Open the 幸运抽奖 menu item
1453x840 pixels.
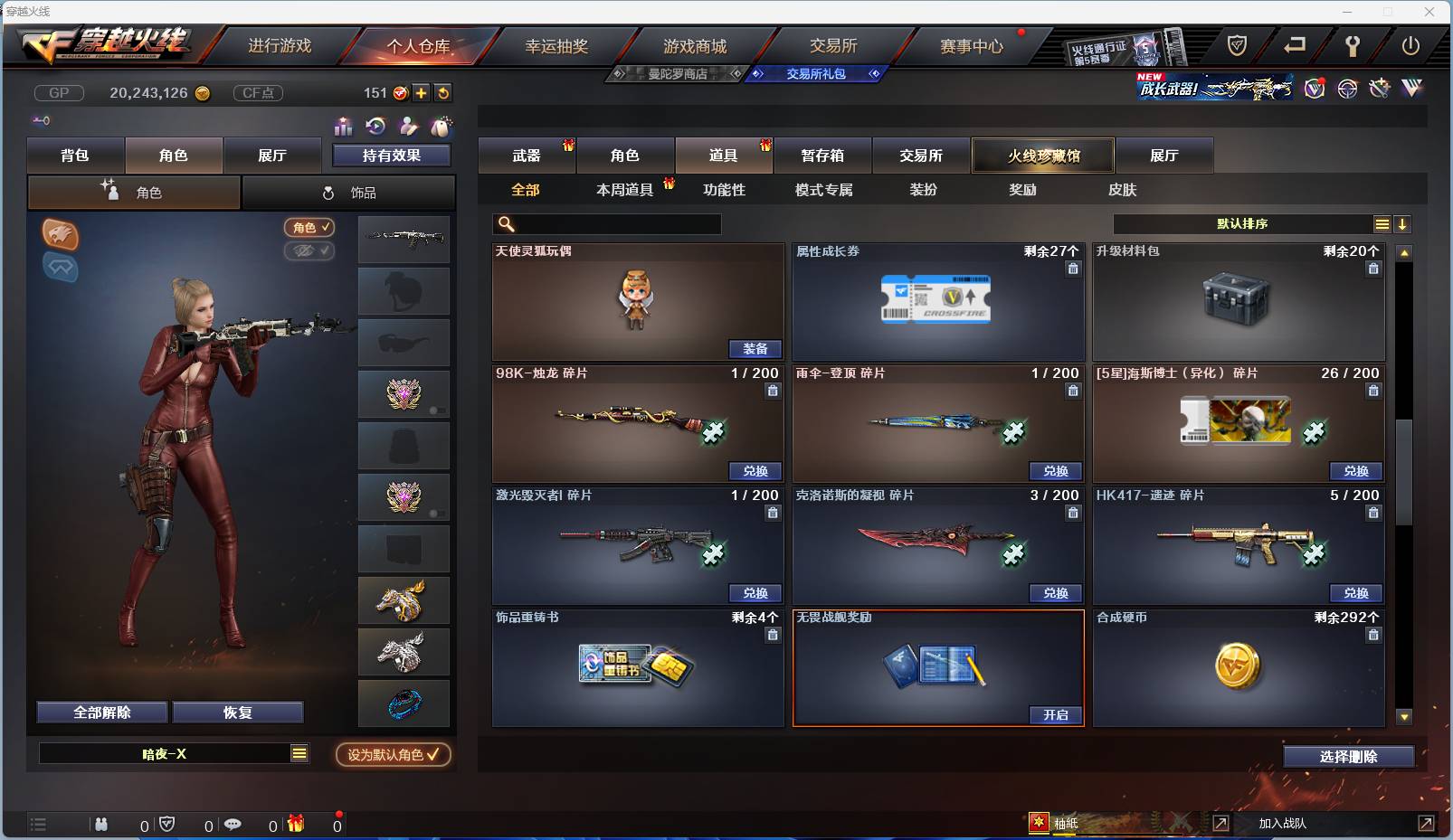556,44
